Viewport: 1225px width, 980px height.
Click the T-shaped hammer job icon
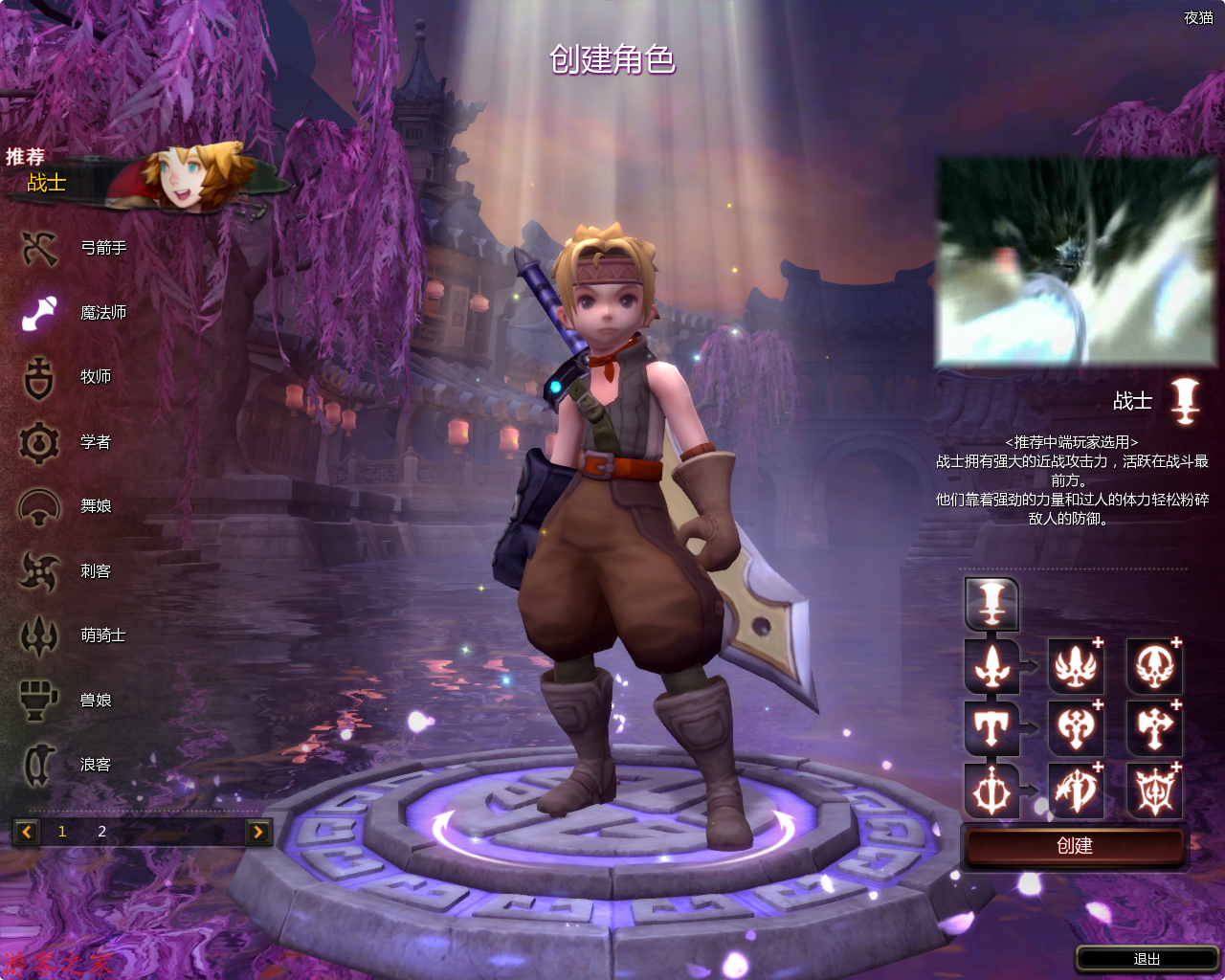(x=991, y=729)
